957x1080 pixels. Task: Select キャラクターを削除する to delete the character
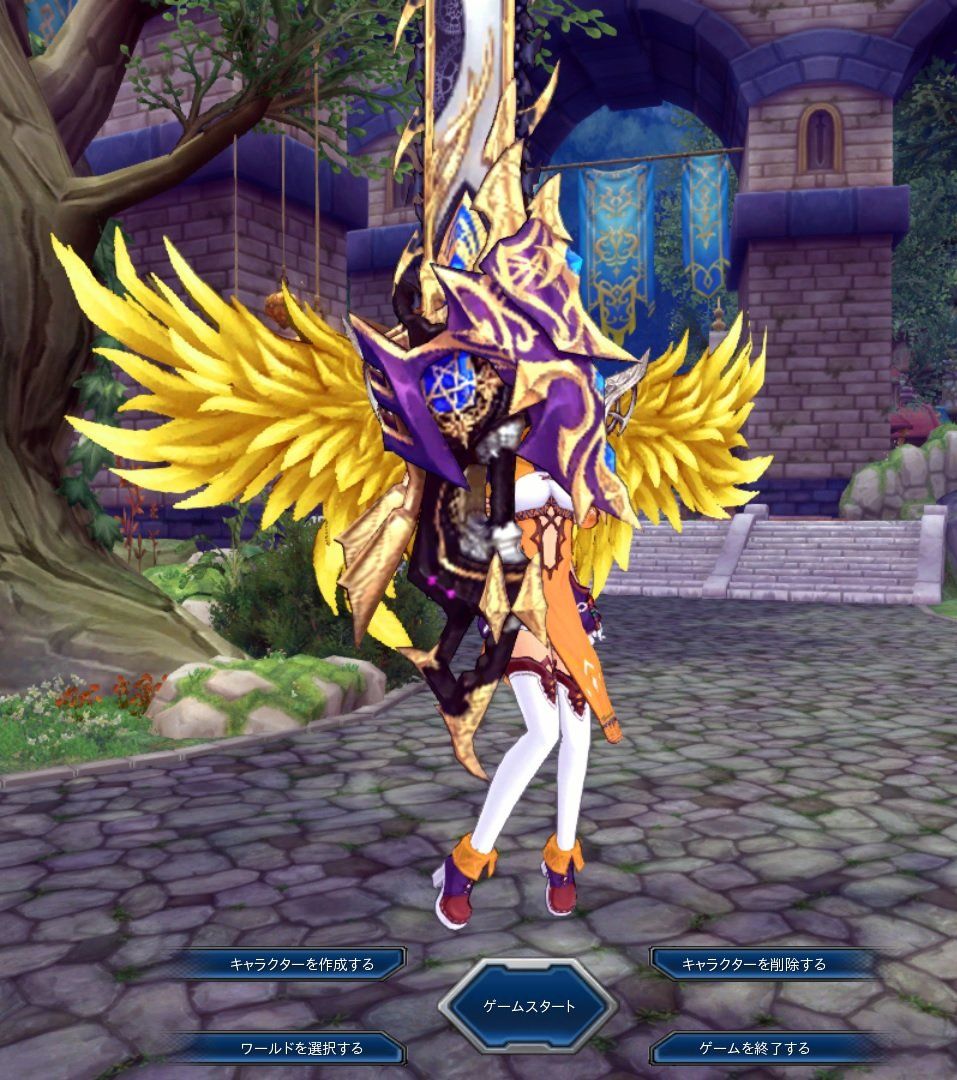click(754, 964)
